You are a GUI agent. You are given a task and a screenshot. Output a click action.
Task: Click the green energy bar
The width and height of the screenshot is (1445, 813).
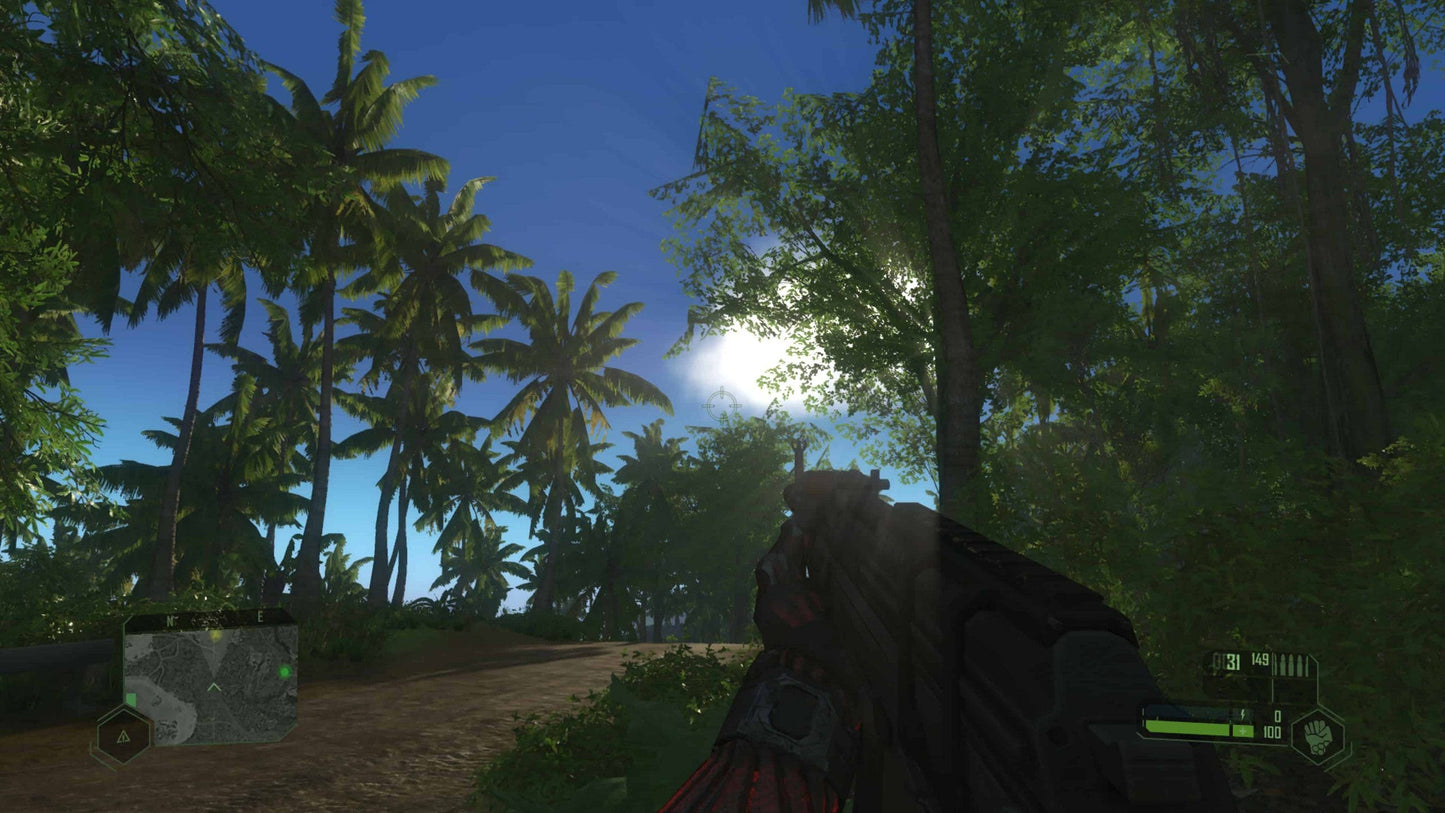tap(1187, 728)
